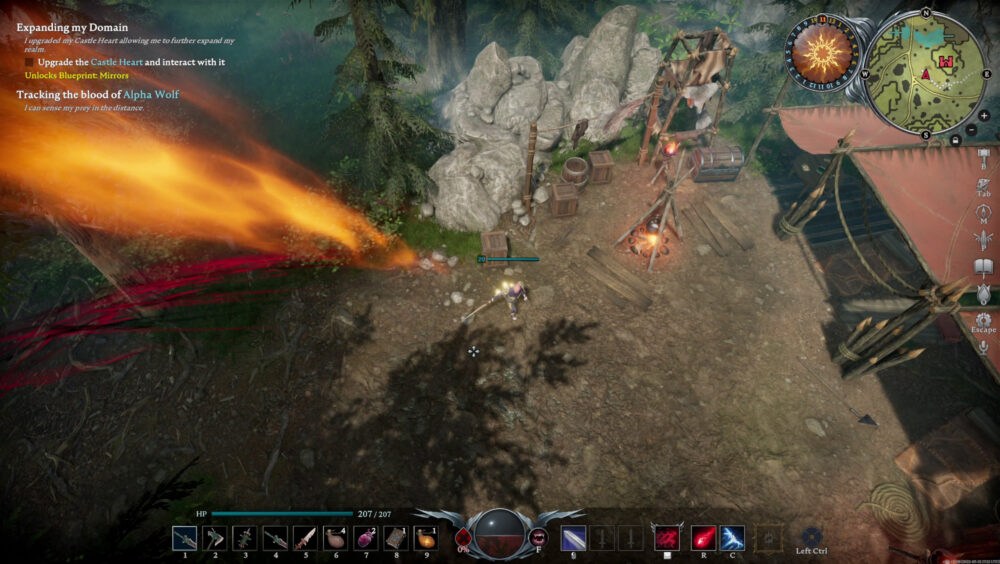
Task: Activate the red R spell ability
Action: [x=704, y=538]
